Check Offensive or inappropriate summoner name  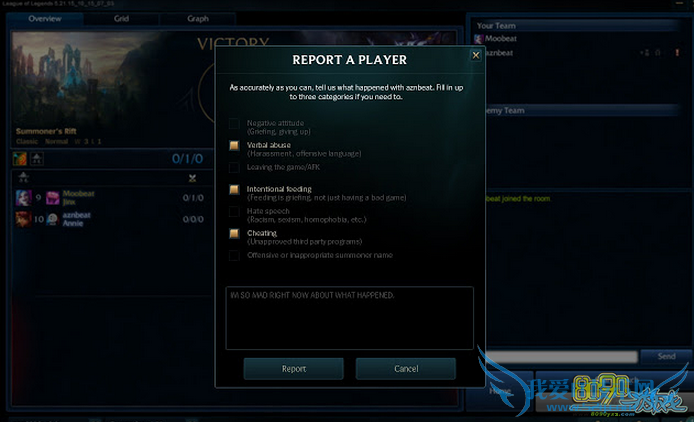[234, 256]
